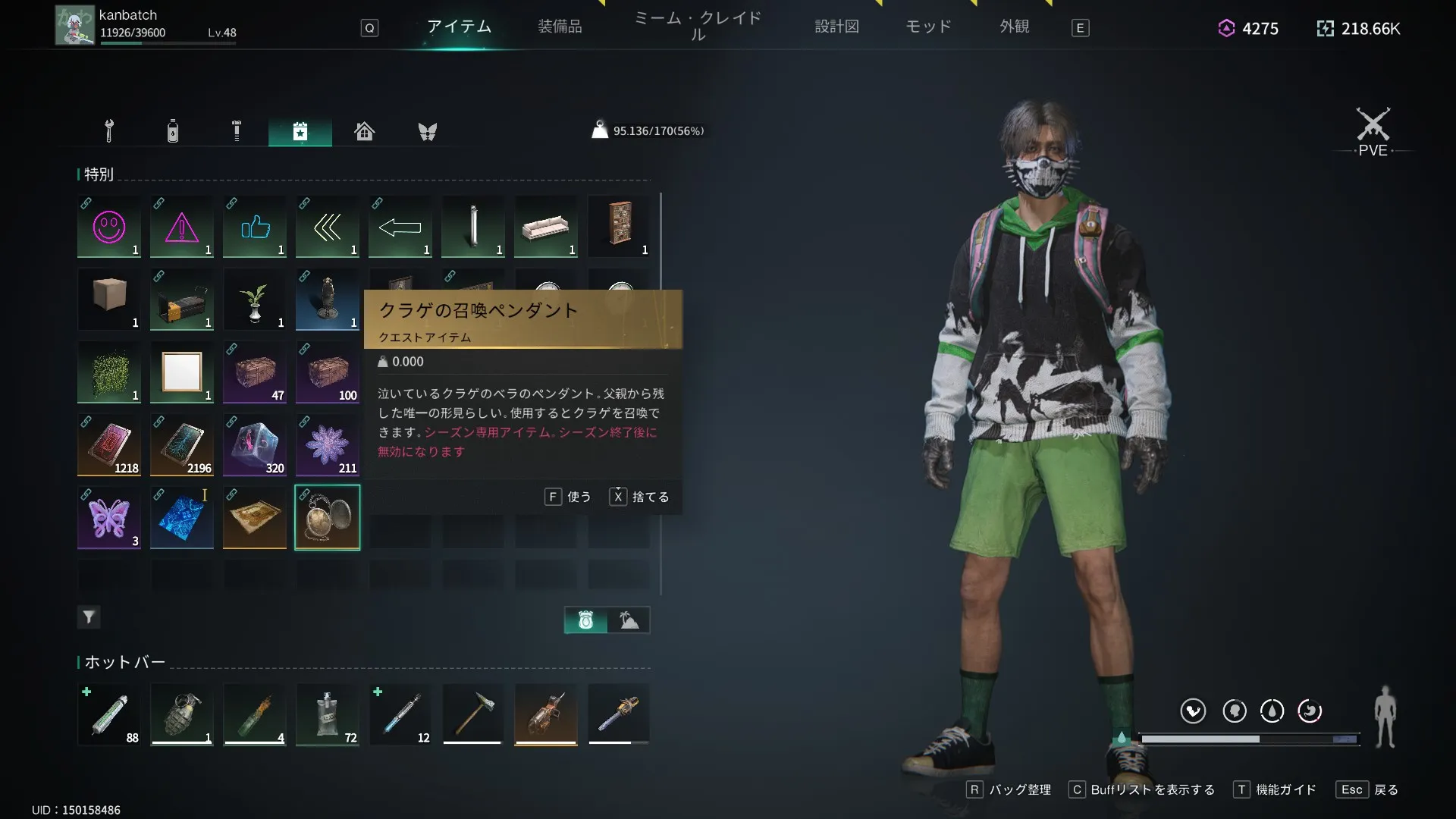The image size is (1456, 819).
Task: Switch to the 装備品 tab
Action: tap(560, 27)
